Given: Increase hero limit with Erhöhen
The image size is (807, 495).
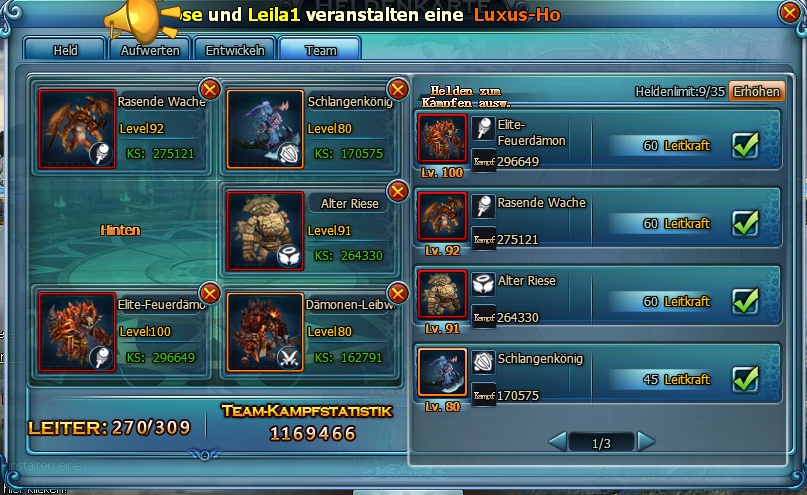Looking at the screenshot, I should (755, 91).
